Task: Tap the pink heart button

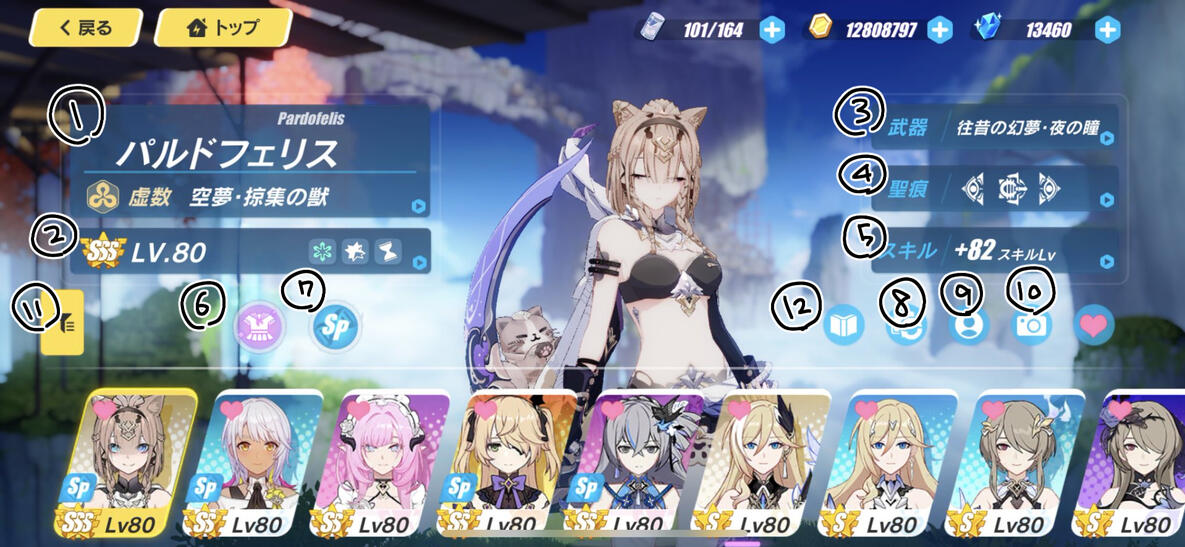Action: [1093, 325]
